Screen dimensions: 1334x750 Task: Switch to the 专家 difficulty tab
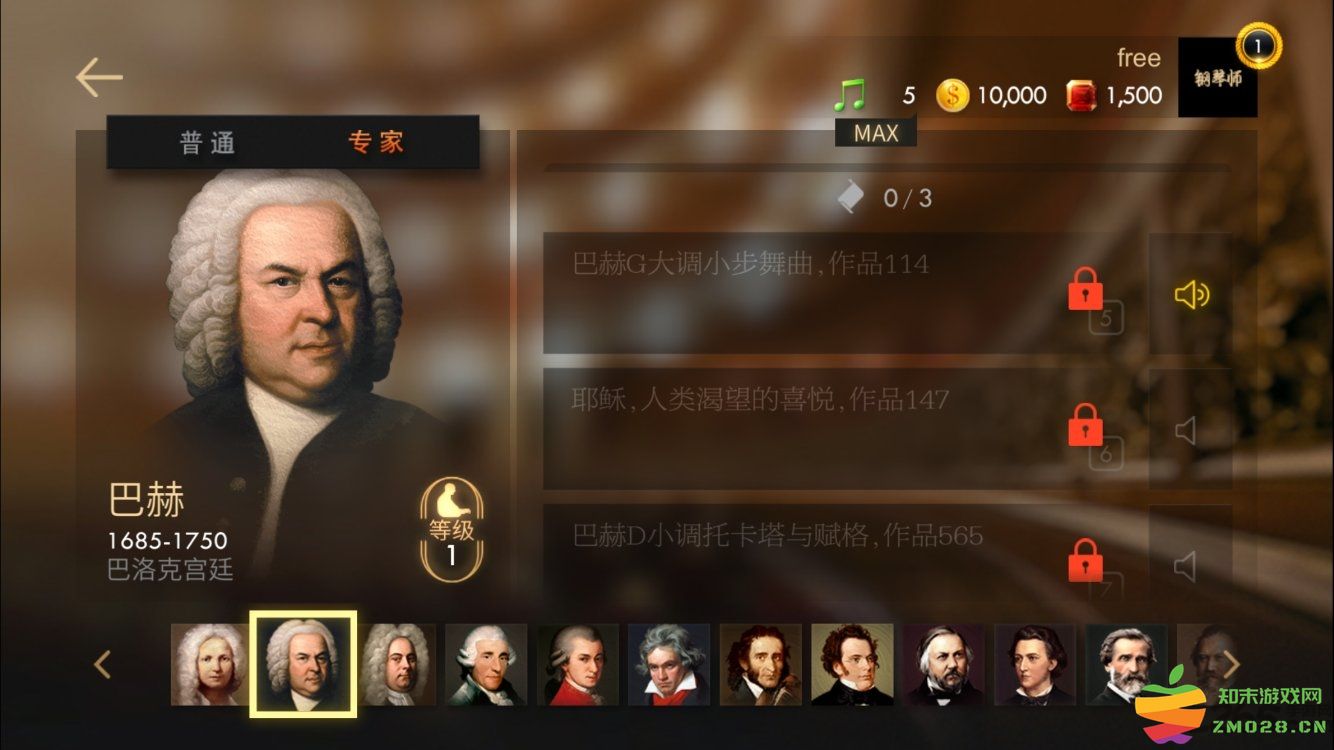coord(376,143)
